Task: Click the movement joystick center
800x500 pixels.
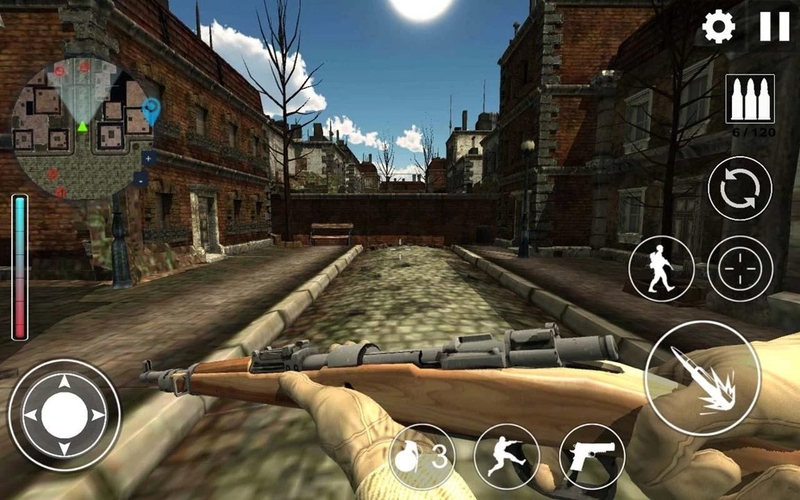Action: [64, 414]
